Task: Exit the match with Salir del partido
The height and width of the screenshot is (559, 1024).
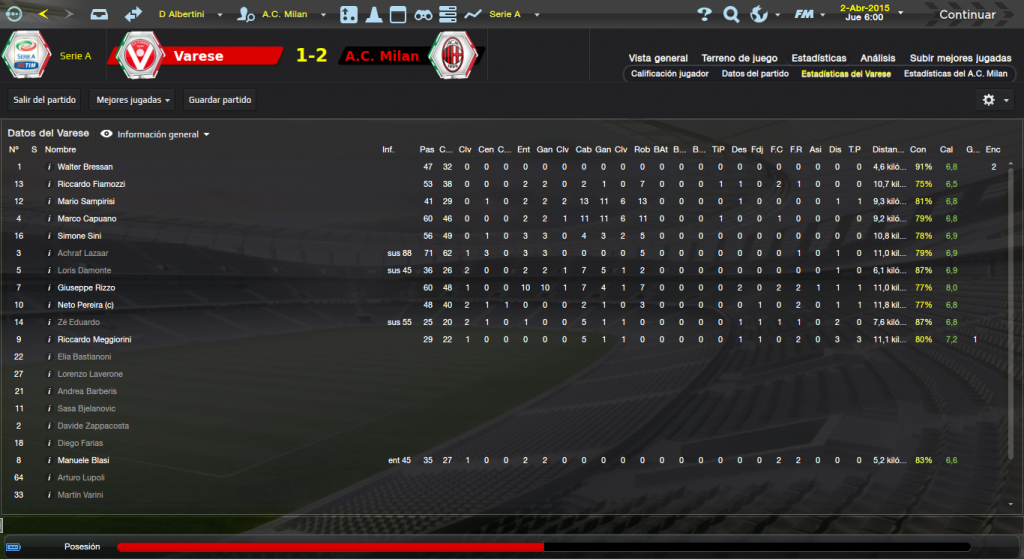Action: click(45, 100)
